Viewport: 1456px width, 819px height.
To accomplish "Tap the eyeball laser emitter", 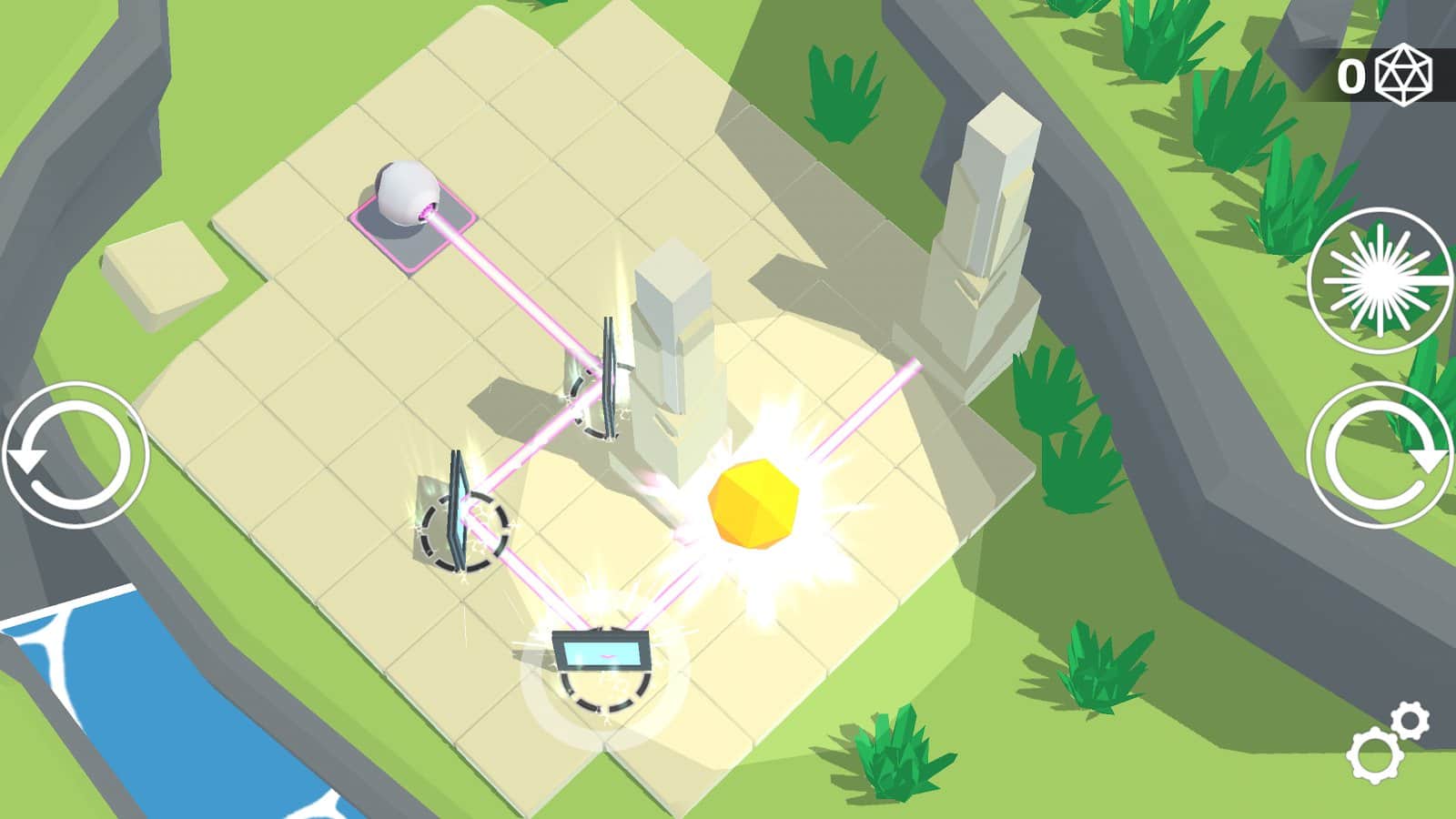I will tap(405, 193).
